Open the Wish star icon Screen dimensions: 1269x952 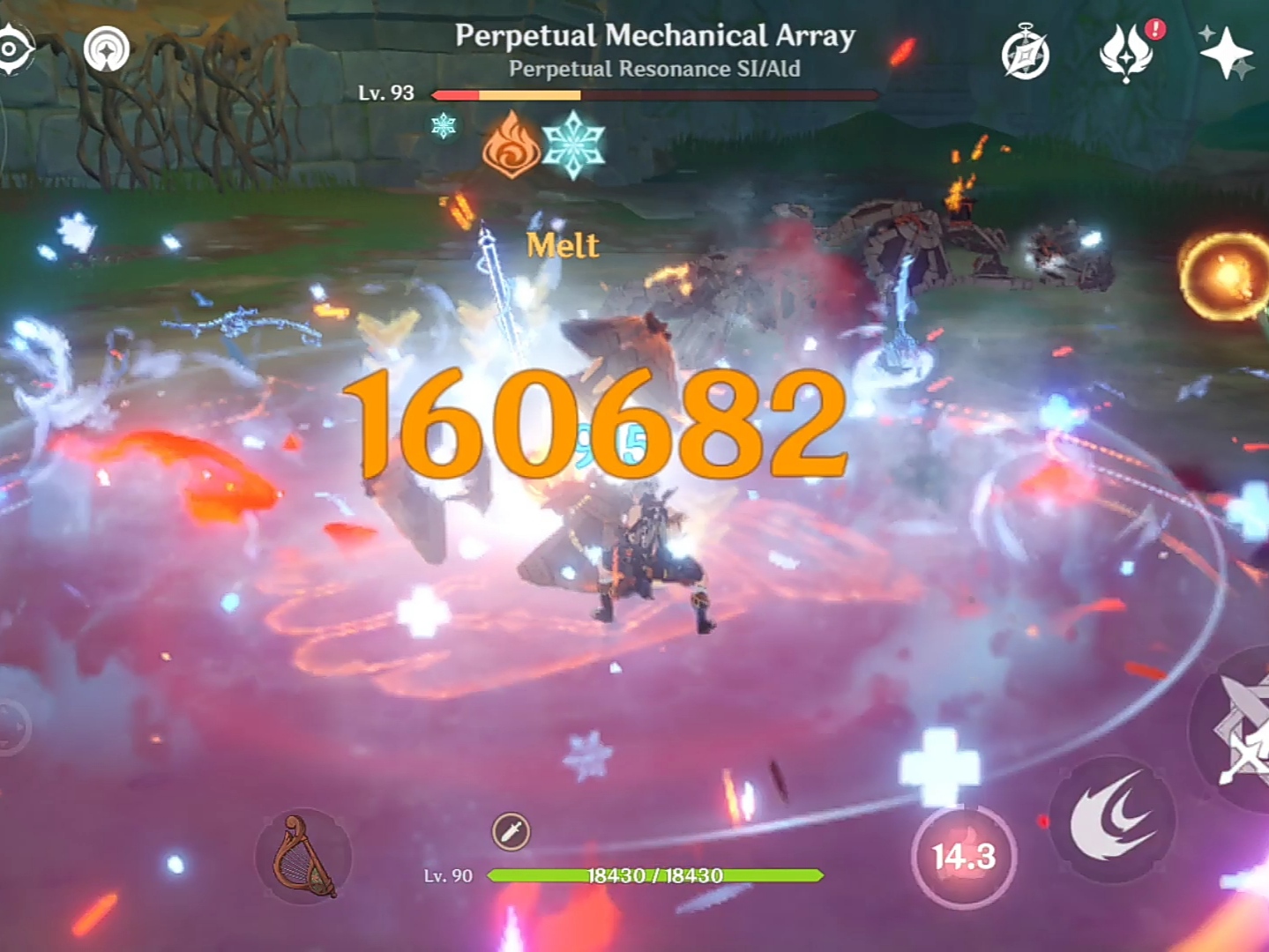click(x=1225, y=53)
